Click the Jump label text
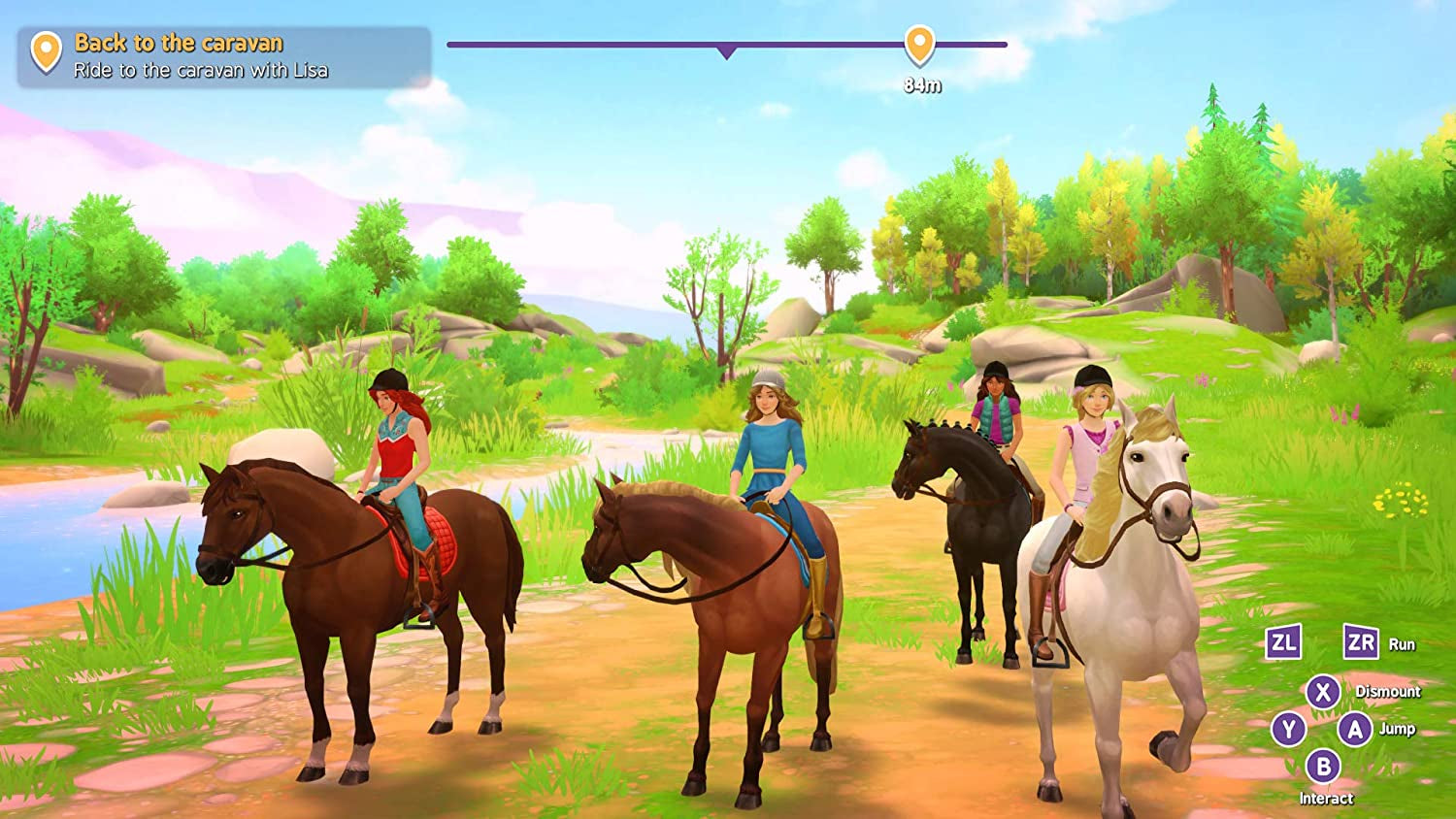The height and width of the screenshot is (819, 1456). pos(1397,728)
